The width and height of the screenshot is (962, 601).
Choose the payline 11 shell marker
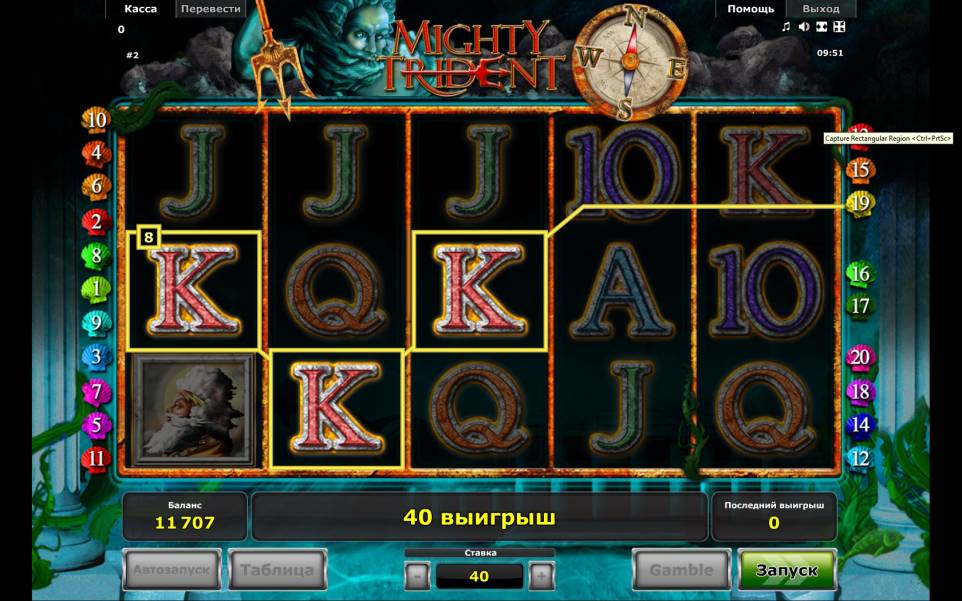[x=96, y=459]
